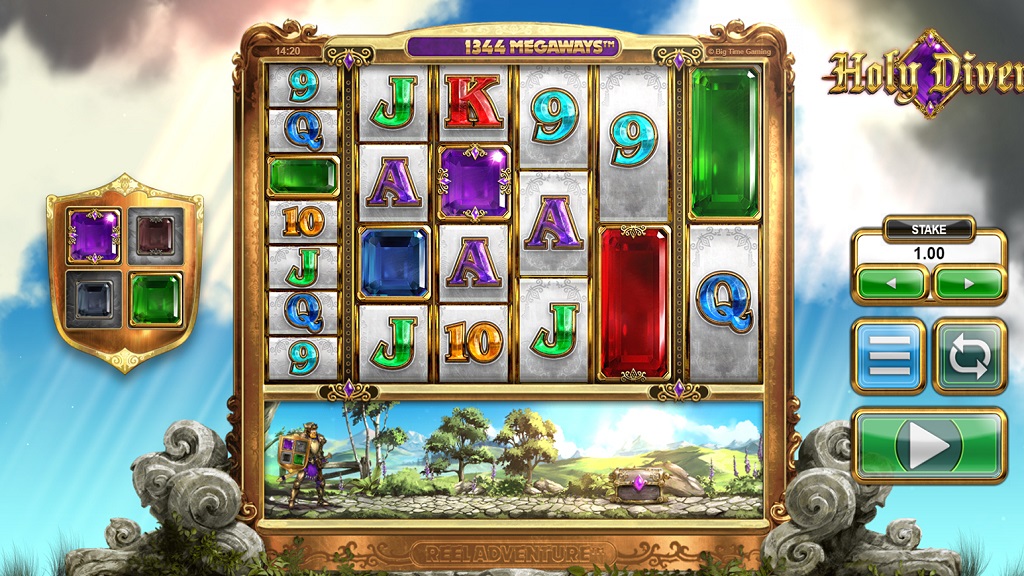Activate the autoplay loop arrows button
1024x576 pixels.
969,356
